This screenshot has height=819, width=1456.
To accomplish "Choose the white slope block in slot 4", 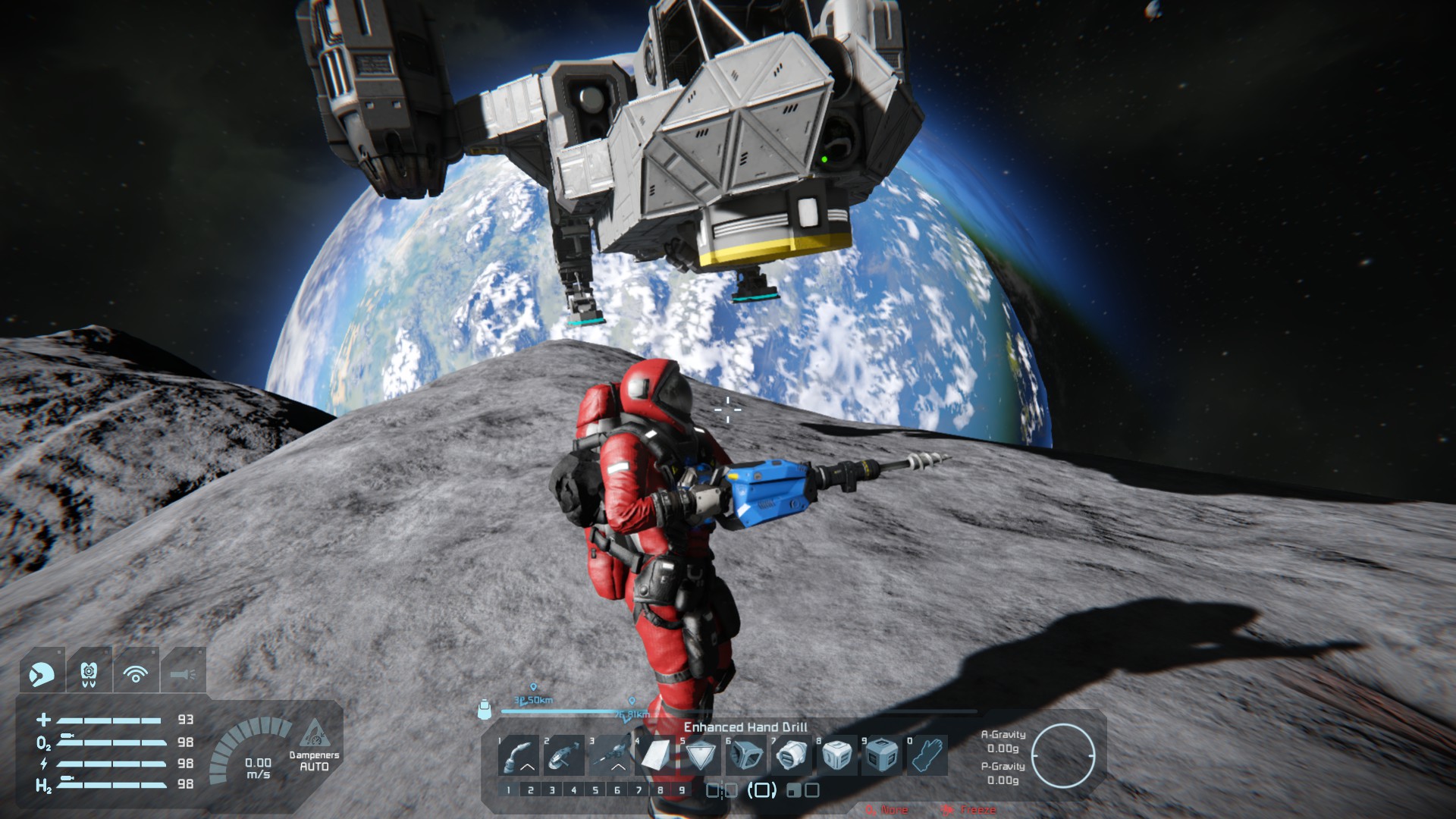I will pyautogui.click(x=655, y=755).
